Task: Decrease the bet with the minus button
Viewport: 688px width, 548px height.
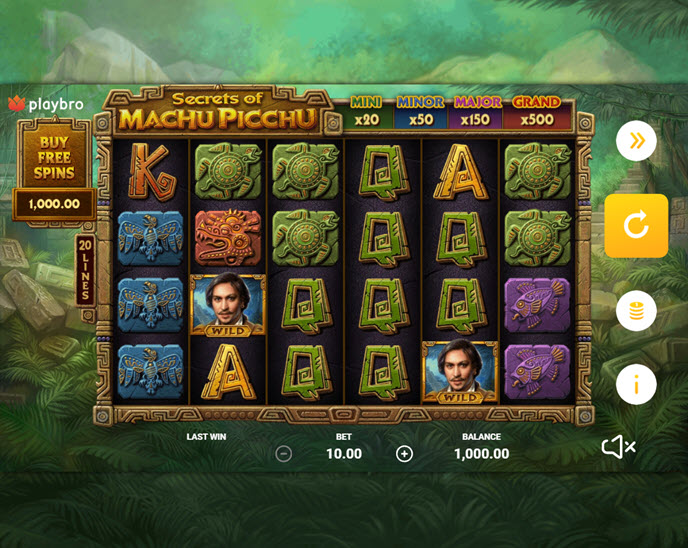Action: click(x=283, y=454)
